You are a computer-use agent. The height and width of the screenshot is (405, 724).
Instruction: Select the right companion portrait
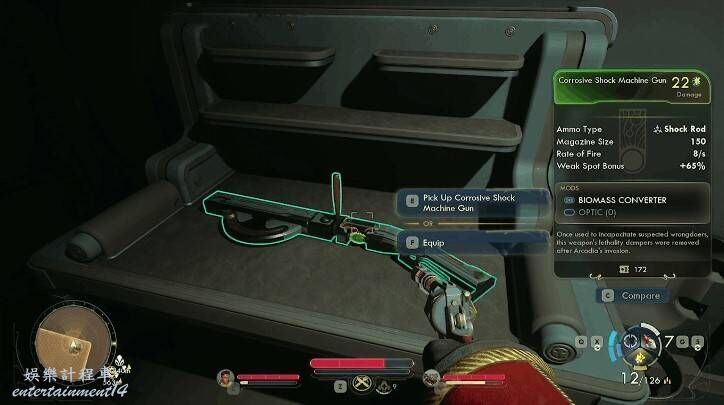pyautogui.click(x=431, y=377)
